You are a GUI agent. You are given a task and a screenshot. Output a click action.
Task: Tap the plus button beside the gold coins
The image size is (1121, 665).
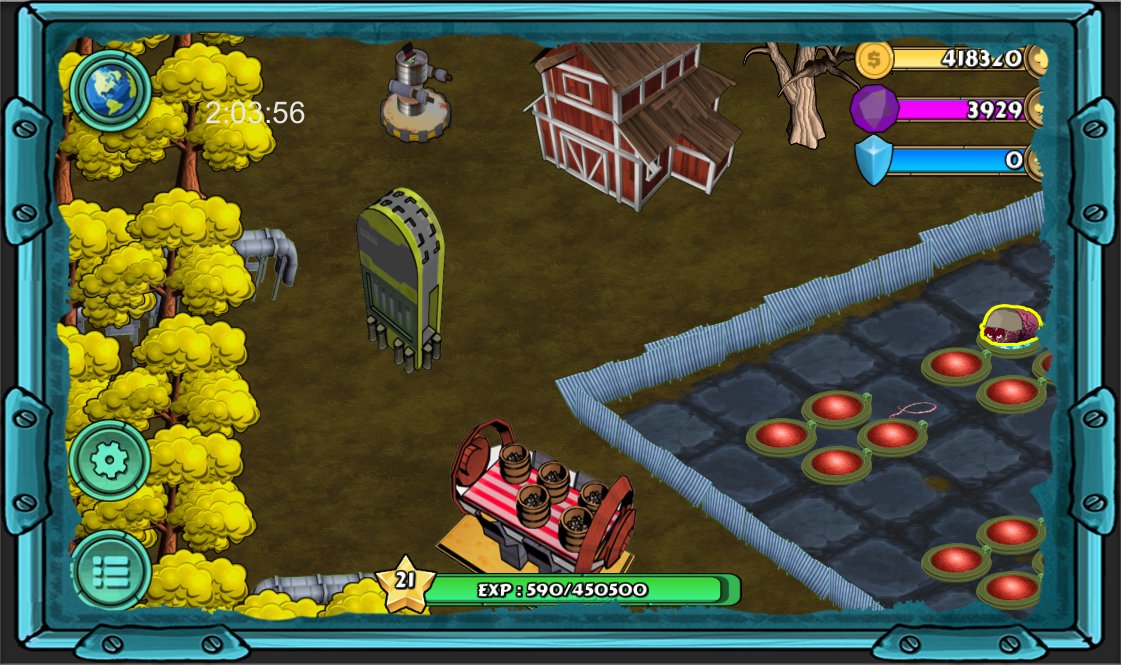[1036, 60]
